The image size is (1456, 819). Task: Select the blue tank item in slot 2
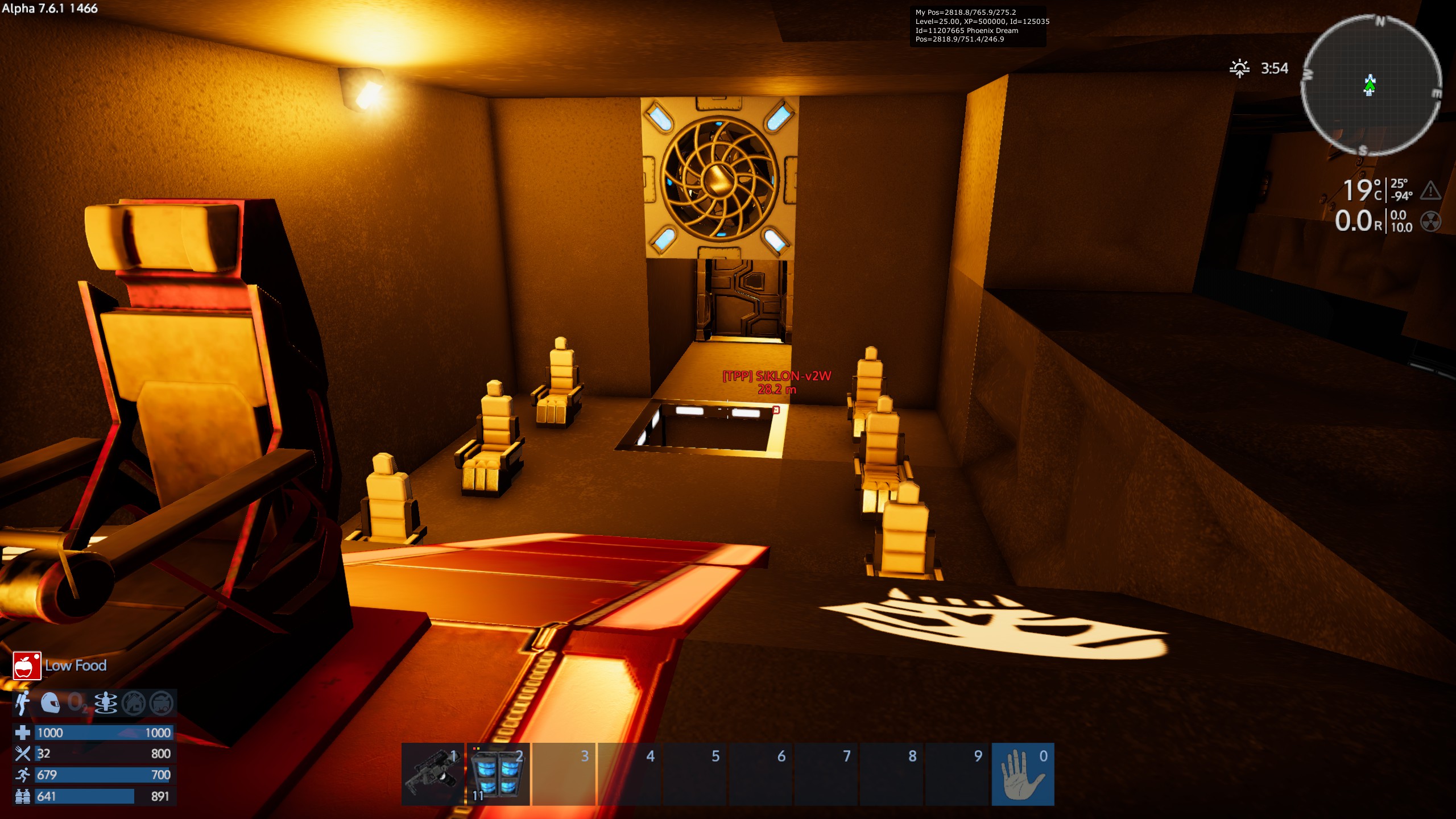(498, 774)
